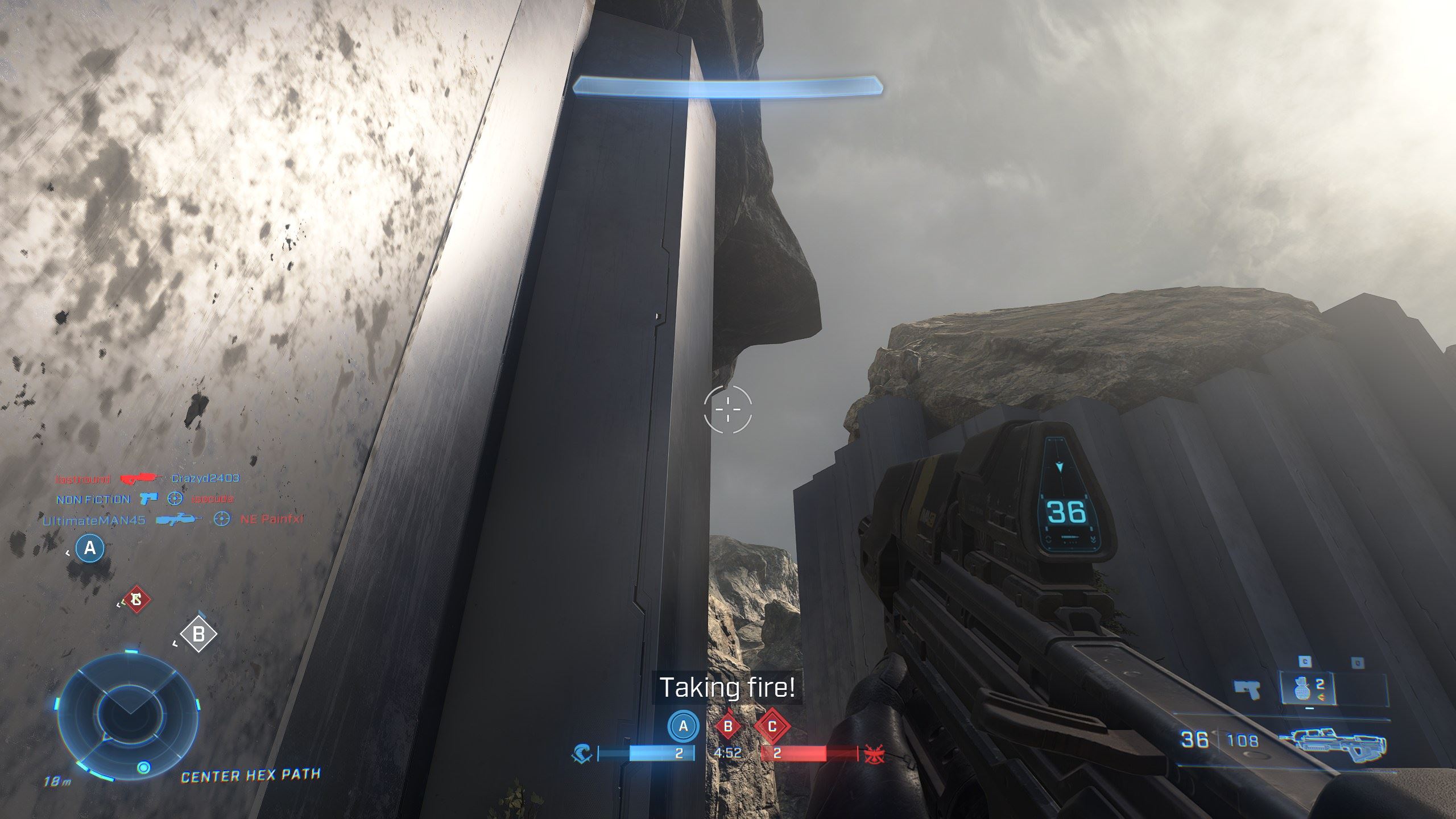Click the circular motion tracker radar

[x=129, y=716]
